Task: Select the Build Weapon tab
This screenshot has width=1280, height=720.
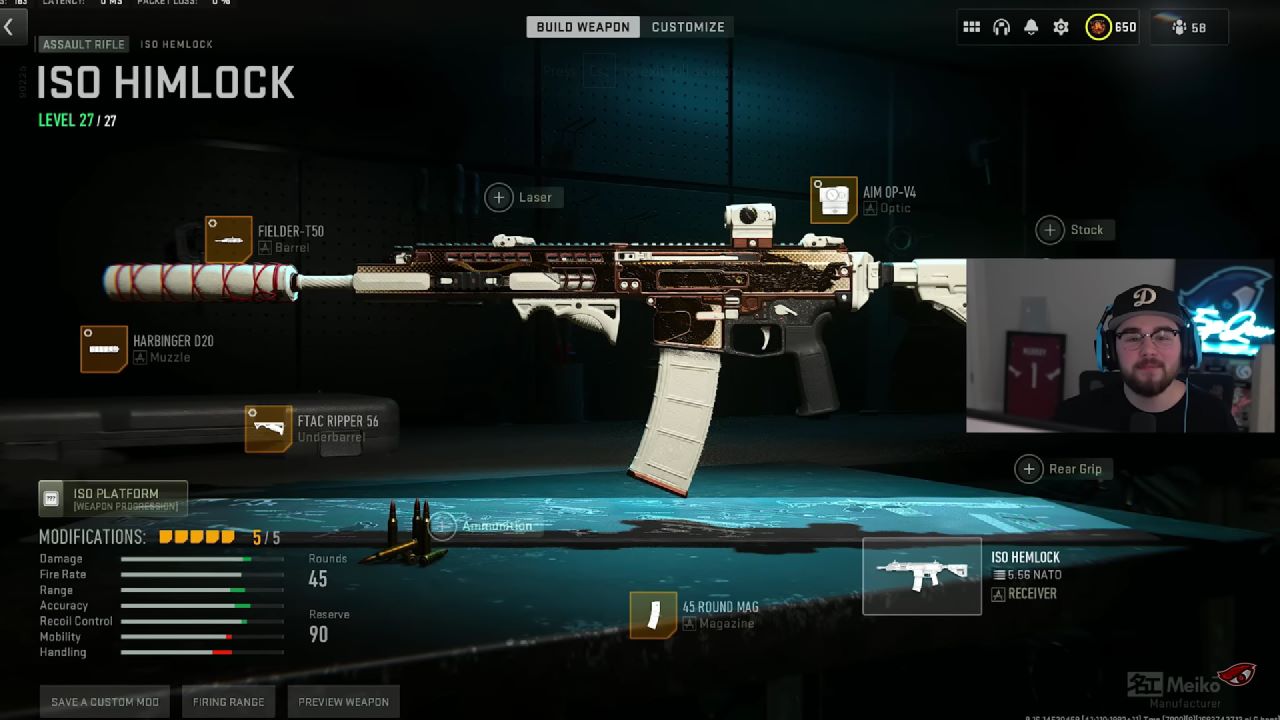Action: tap(583, 27)
